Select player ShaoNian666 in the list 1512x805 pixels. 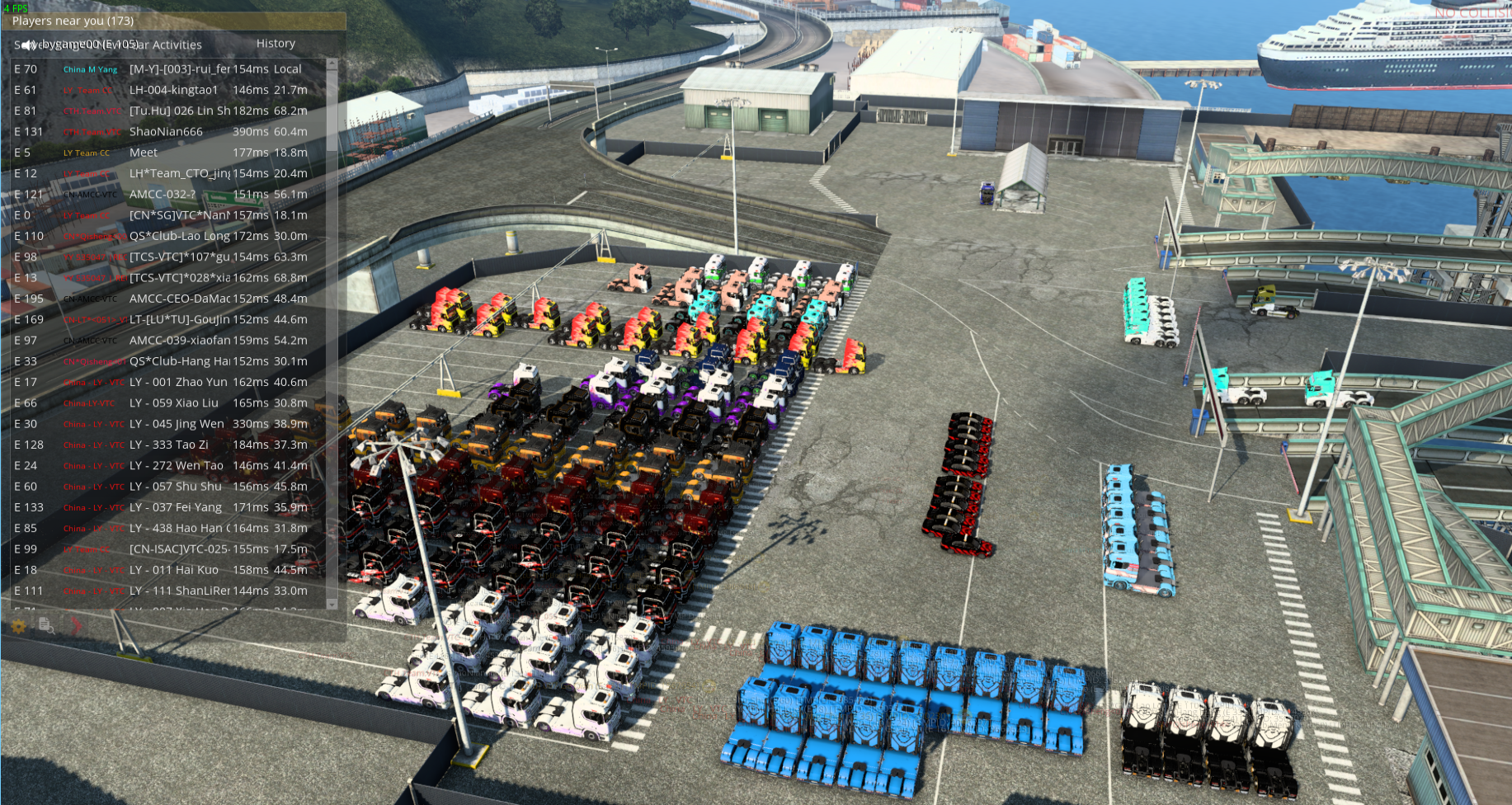pyautogui.click(x=166, y=132)
